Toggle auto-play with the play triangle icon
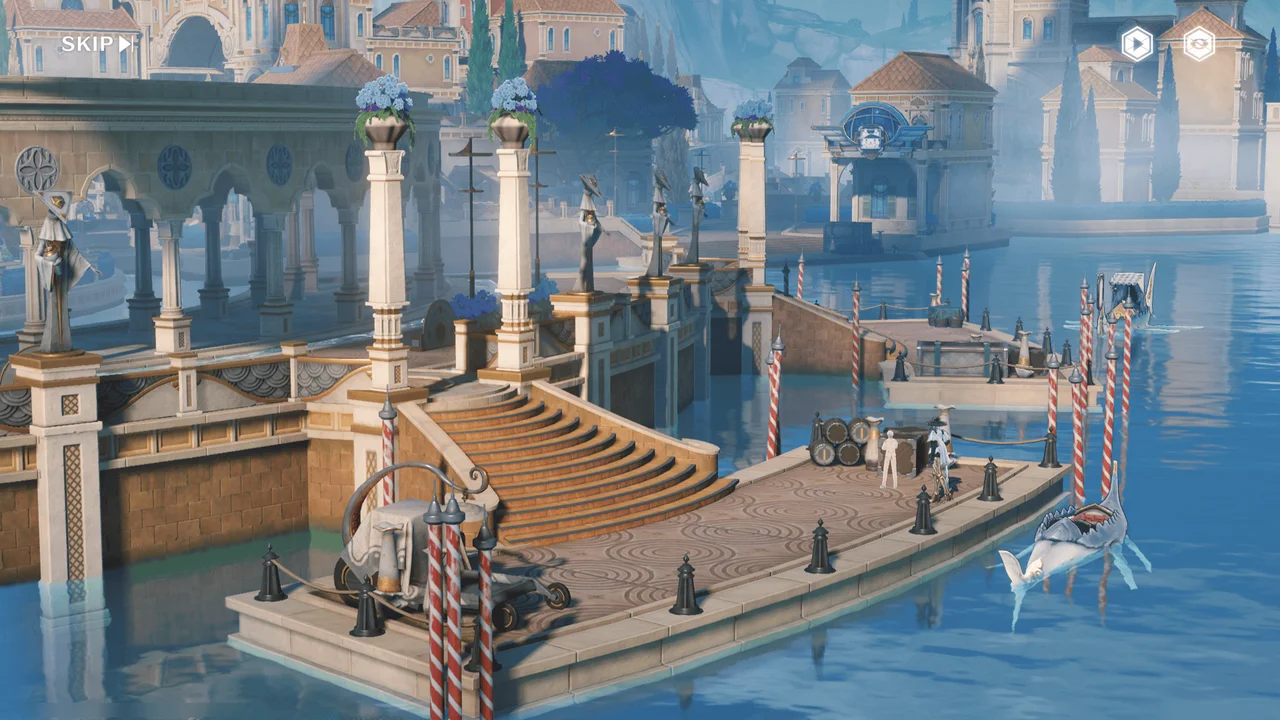 point(1137,44)
